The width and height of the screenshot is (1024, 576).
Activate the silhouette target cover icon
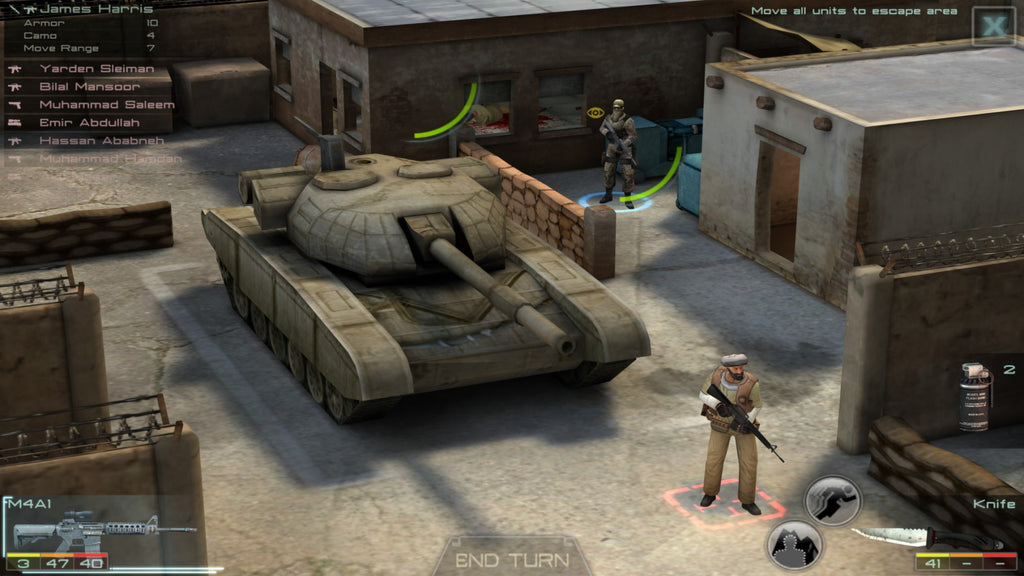[794, 545]
